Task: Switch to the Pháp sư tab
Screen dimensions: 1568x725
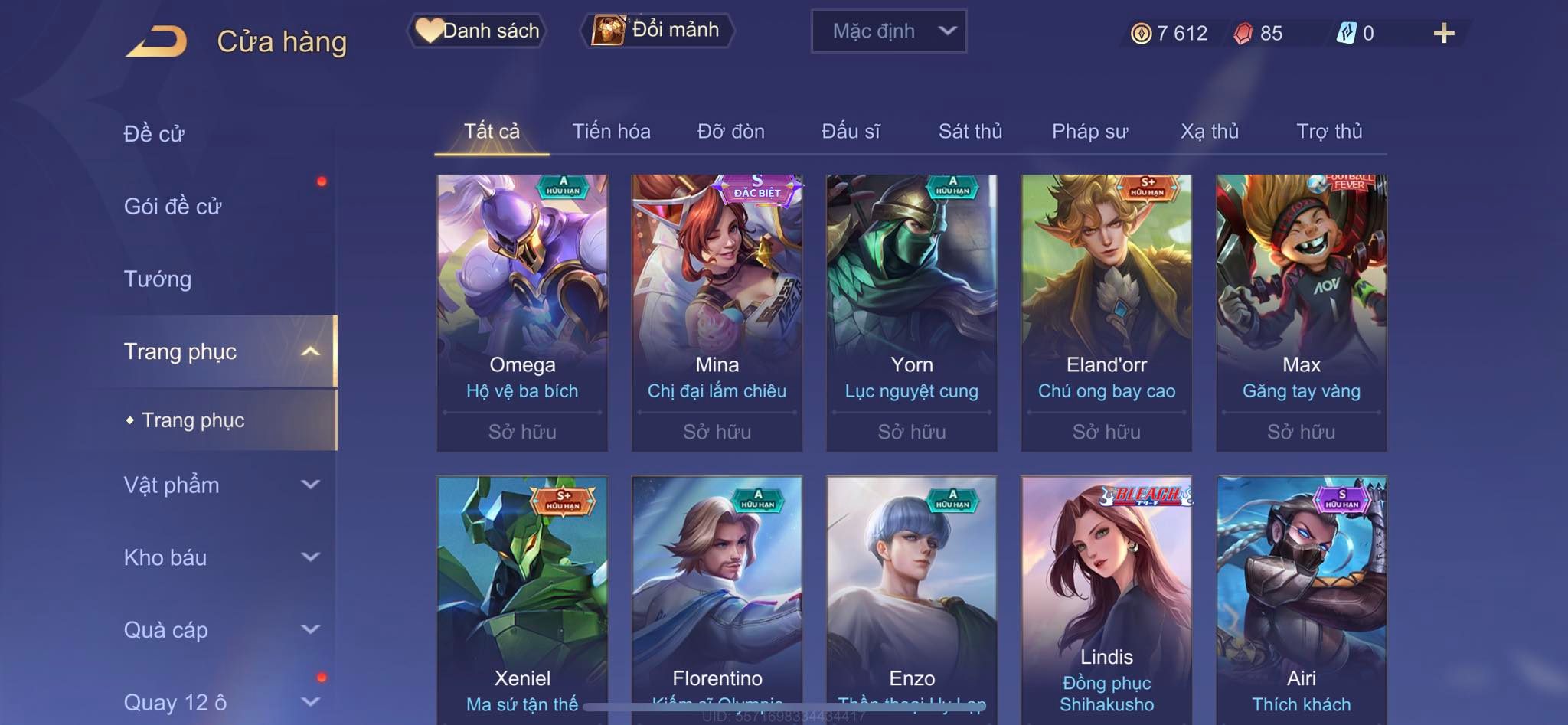Action: coord(1089,132)
